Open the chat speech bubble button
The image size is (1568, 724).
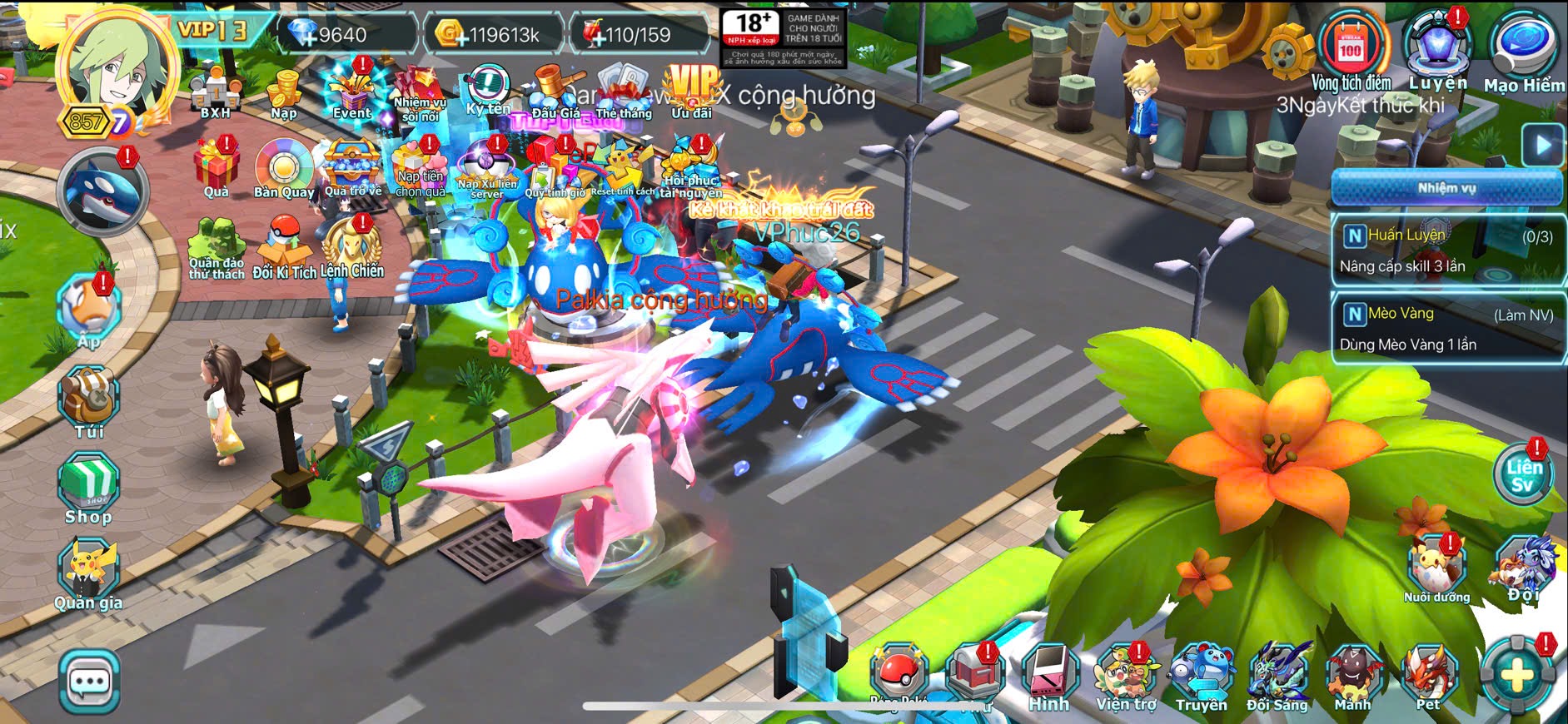[x=89, y=682]
